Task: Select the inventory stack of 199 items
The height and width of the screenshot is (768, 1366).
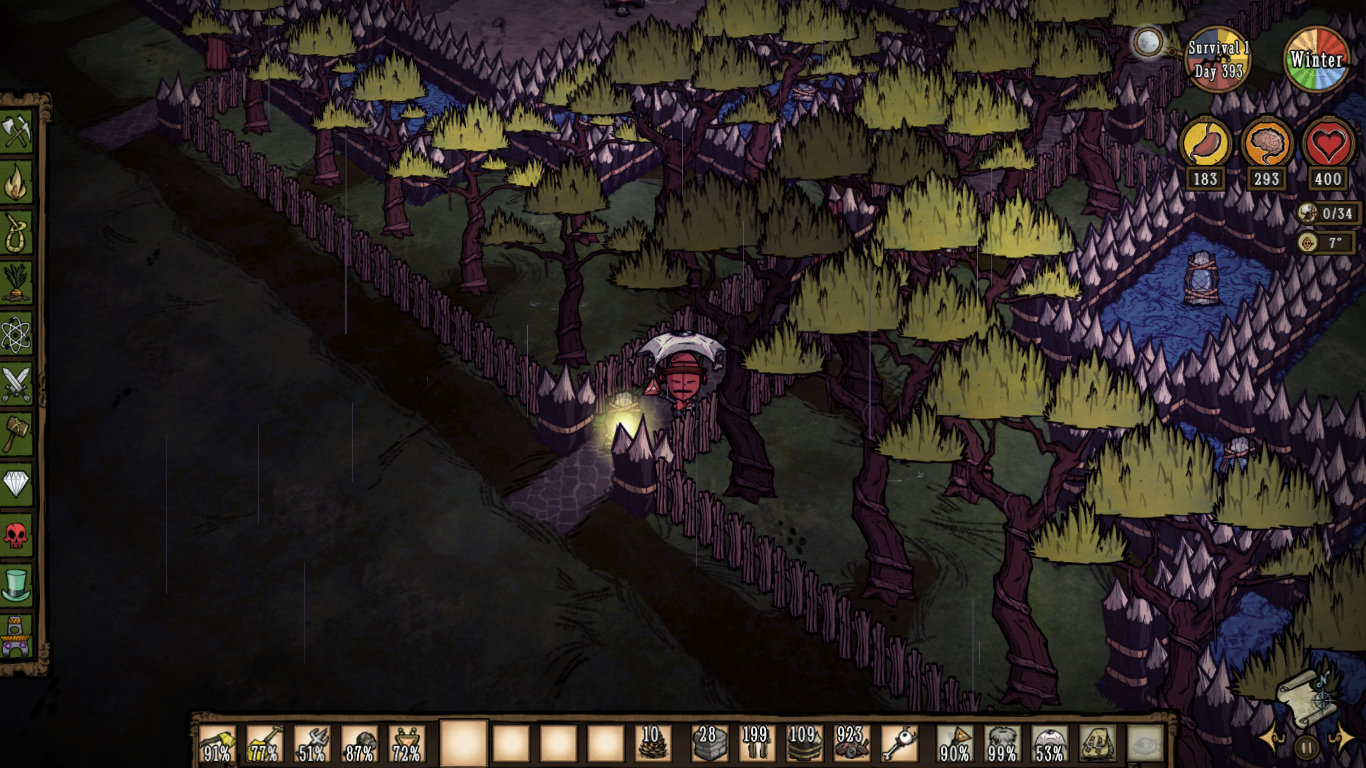Action: [x=757, y=744]
